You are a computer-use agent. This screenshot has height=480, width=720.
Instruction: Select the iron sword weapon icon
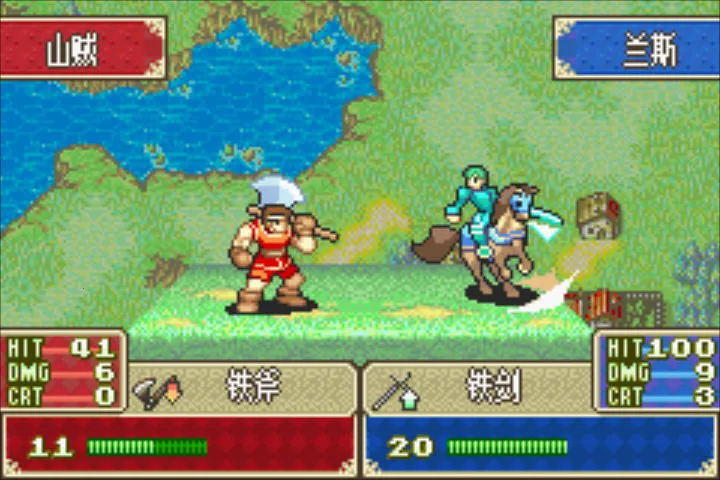coord(390,388)
